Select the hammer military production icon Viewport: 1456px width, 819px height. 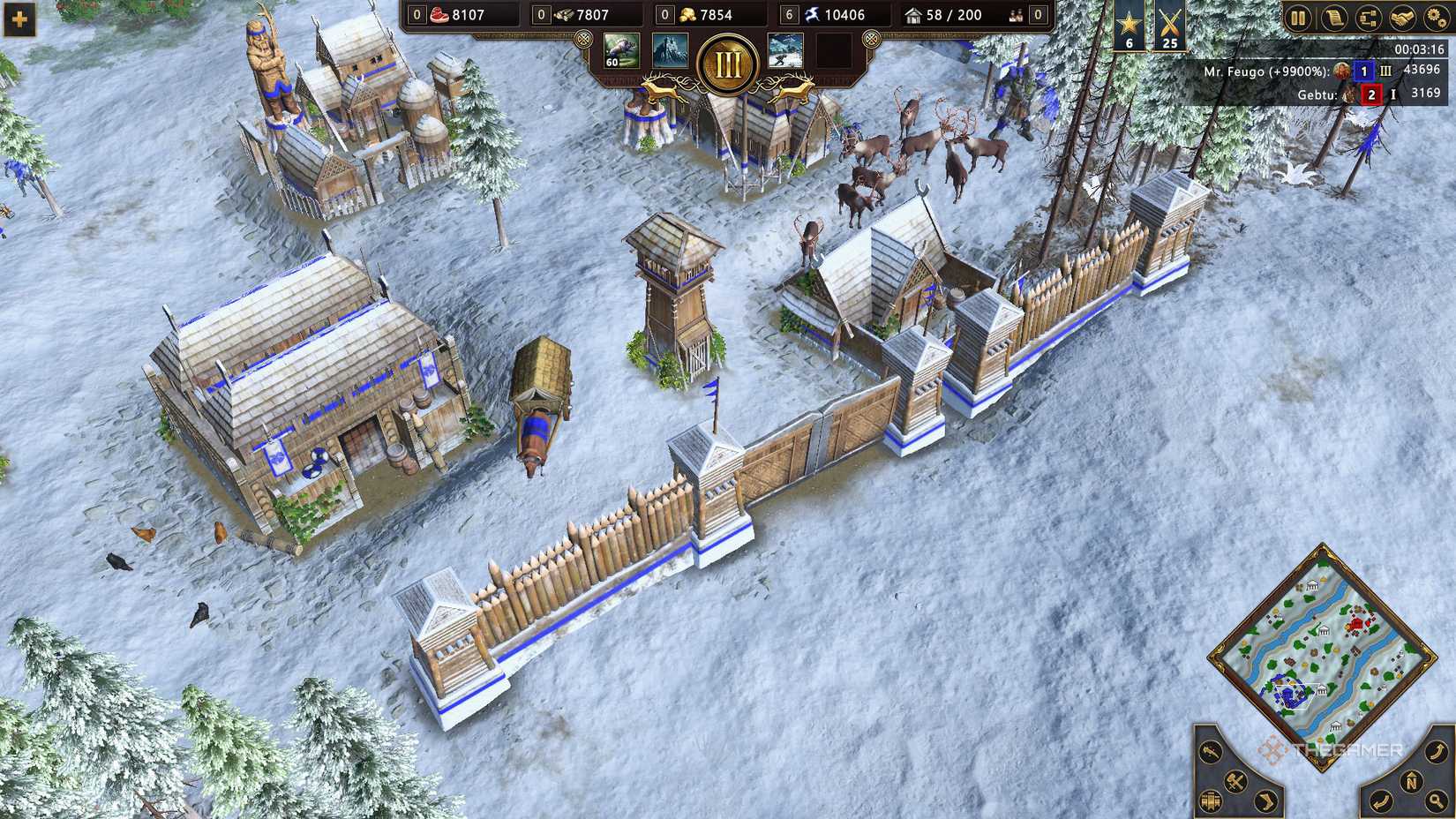click(1235, 781)
